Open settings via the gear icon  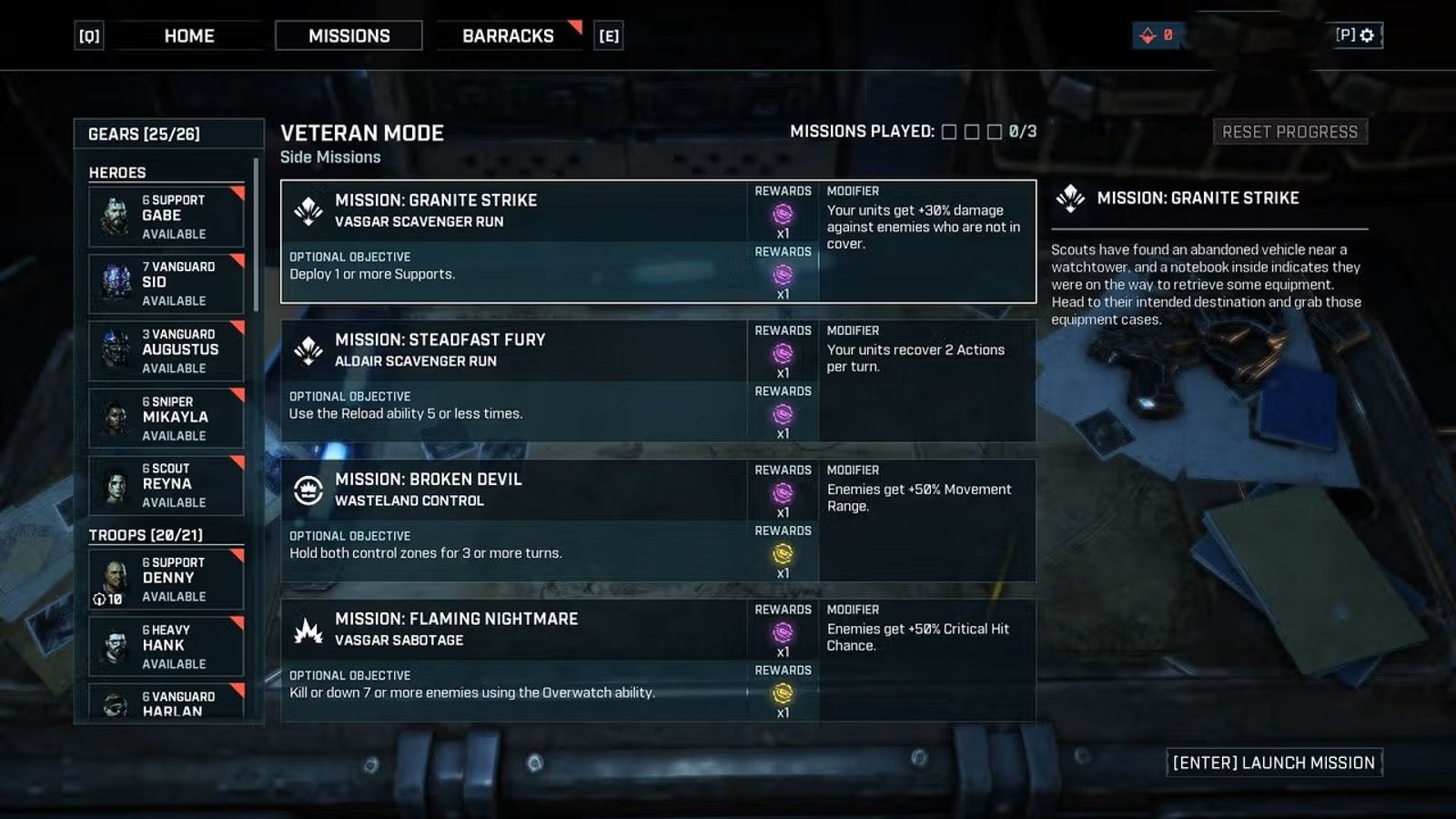tap(1366, 35)
